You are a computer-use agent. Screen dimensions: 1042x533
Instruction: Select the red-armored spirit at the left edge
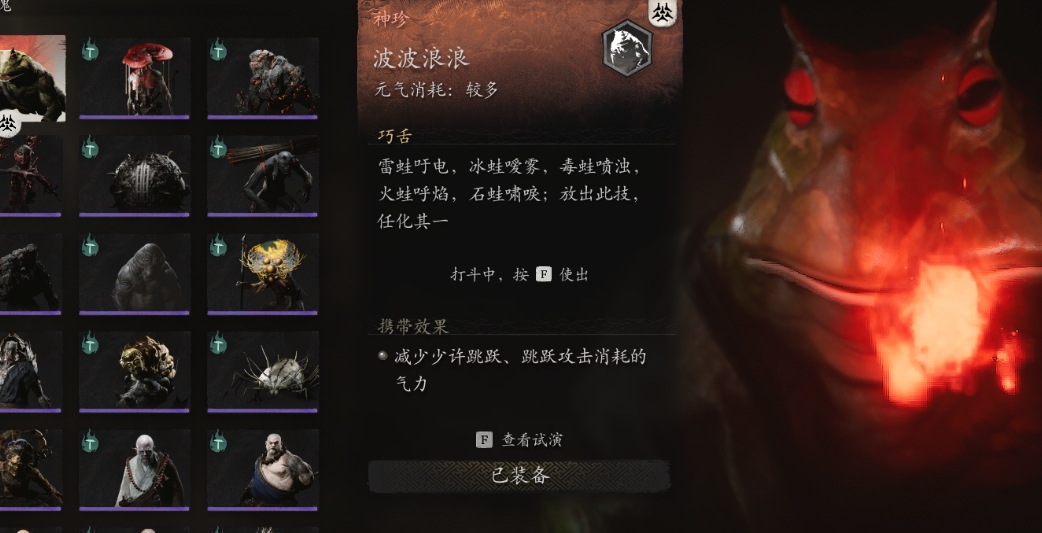(x=28, y=176)
